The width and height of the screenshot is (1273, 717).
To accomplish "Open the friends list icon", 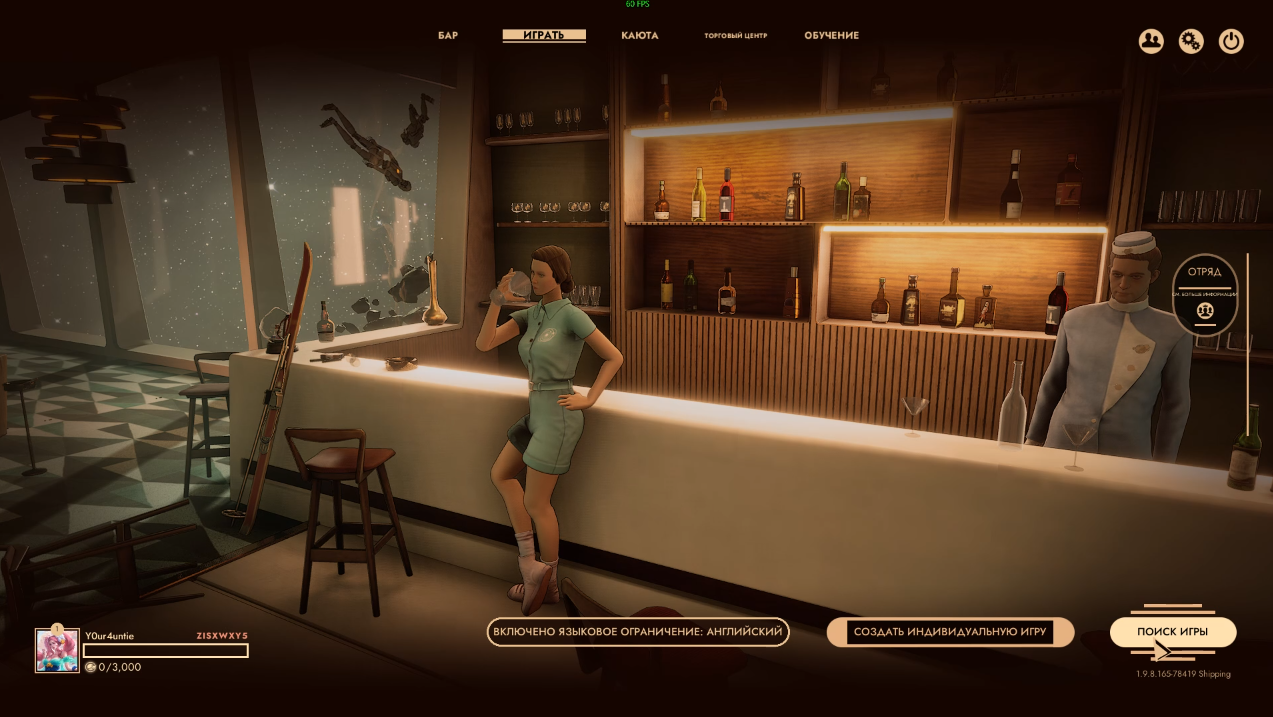I will tap(1151, 41).
